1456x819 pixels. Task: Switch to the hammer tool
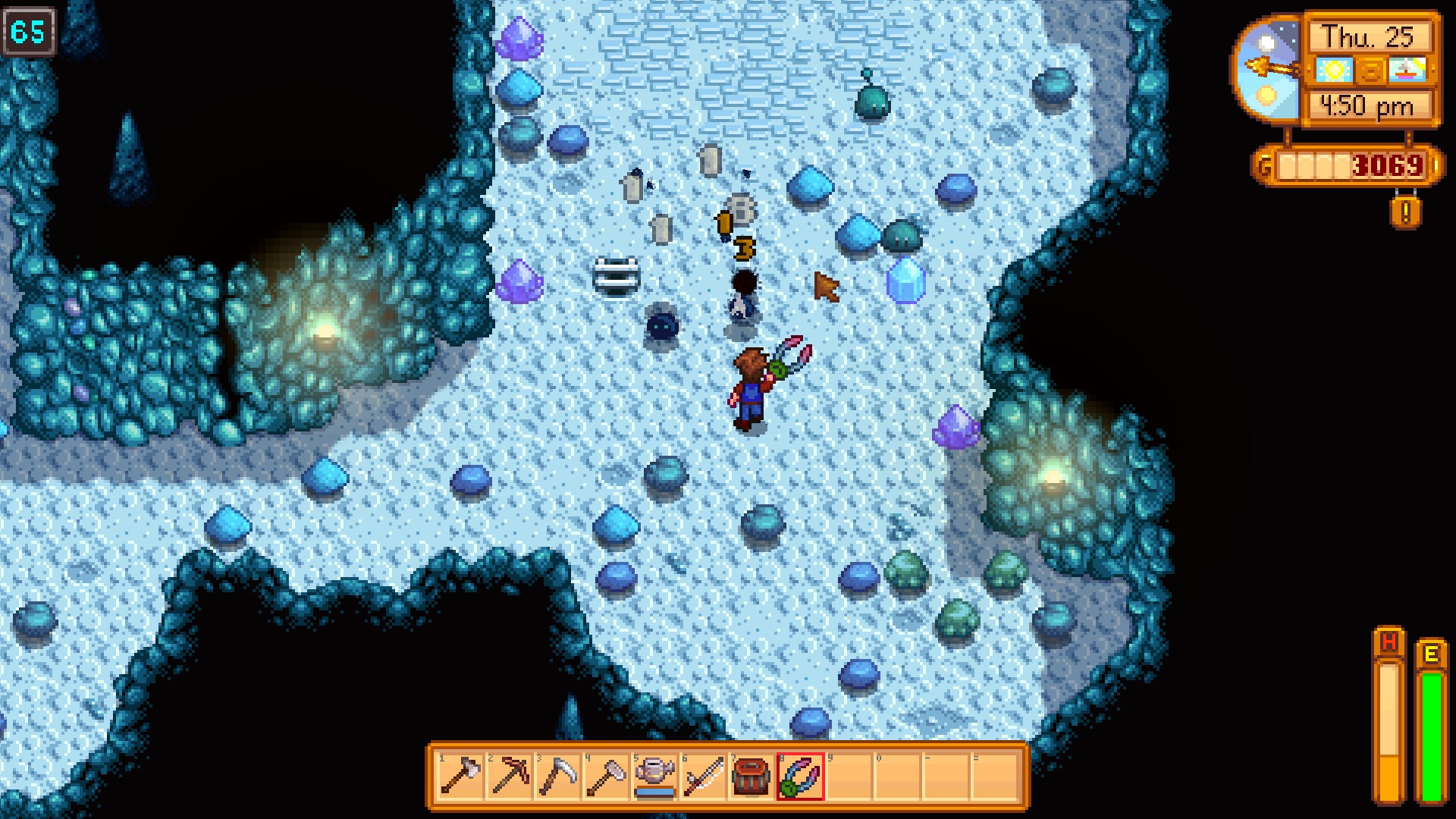tap(606, 776)
